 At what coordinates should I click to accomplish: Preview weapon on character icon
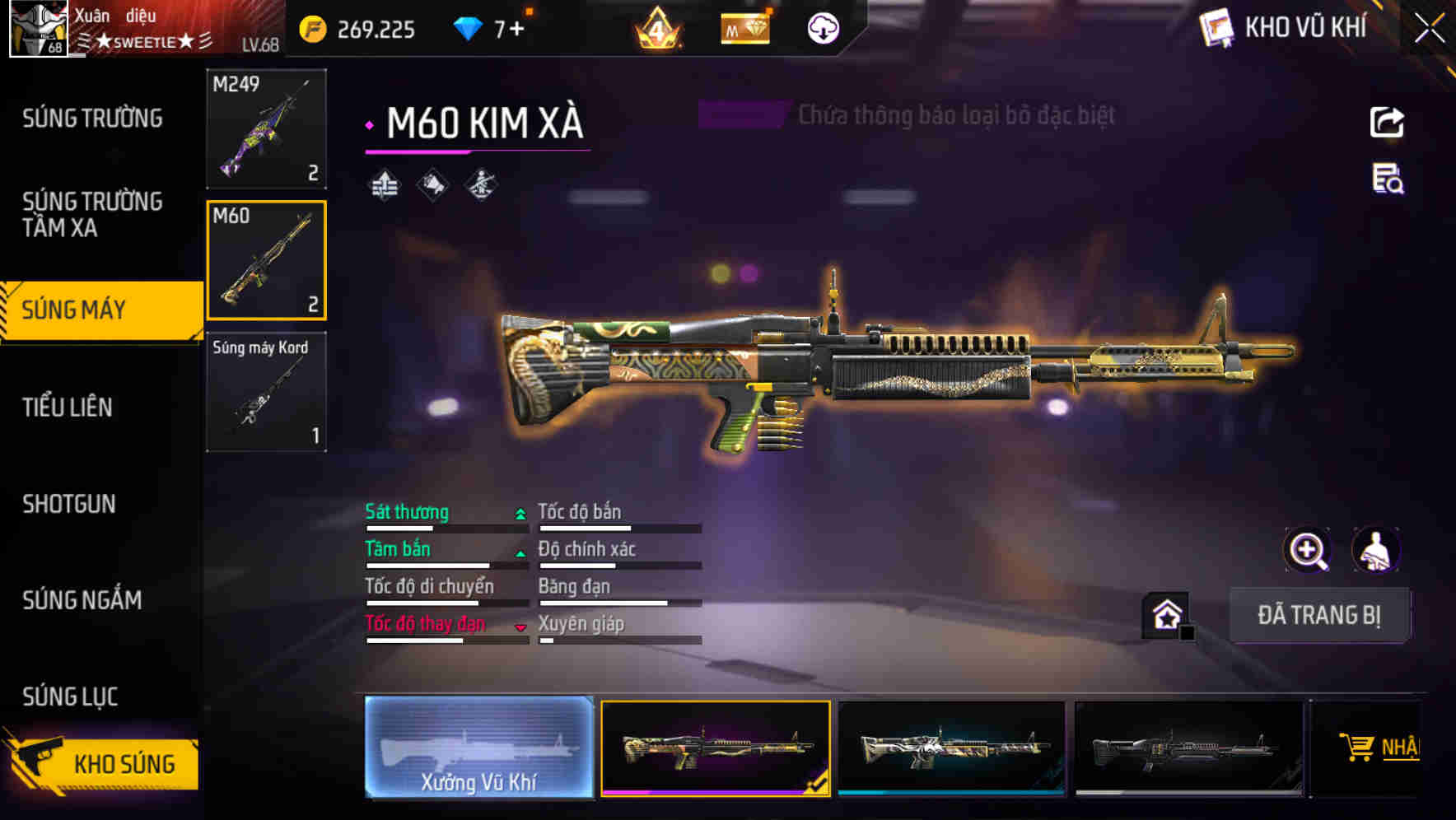point(1375,550)
